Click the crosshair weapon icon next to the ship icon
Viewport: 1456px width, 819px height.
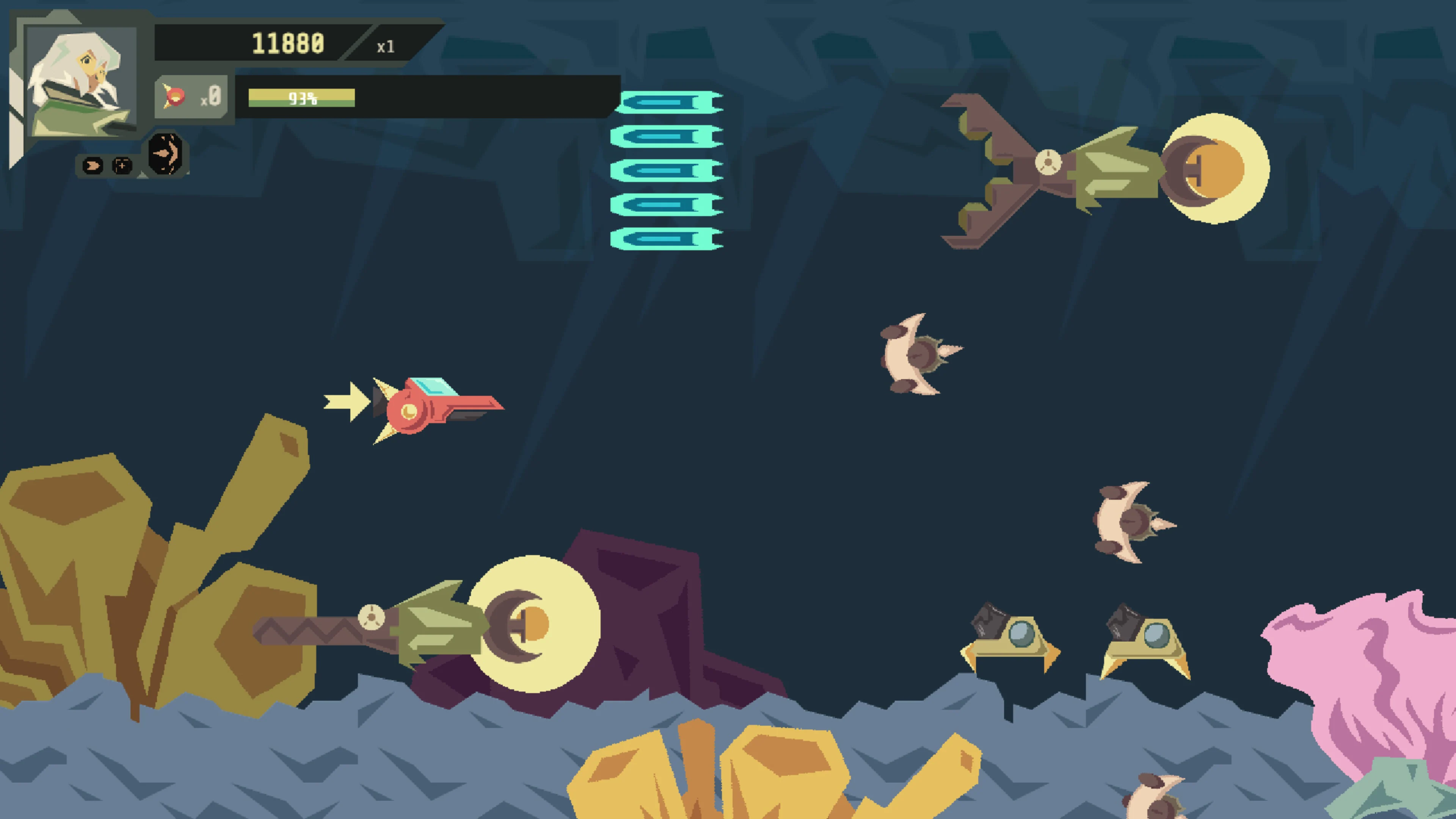tap(122, 165)
